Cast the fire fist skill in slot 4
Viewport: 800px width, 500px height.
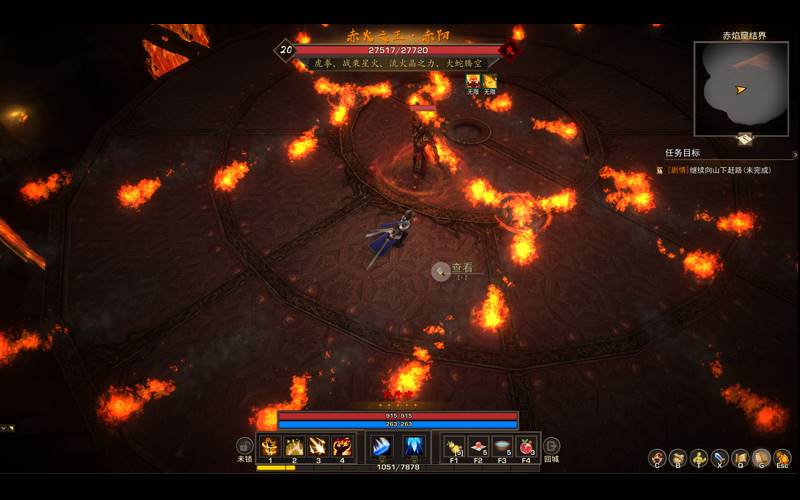point(342,446)
